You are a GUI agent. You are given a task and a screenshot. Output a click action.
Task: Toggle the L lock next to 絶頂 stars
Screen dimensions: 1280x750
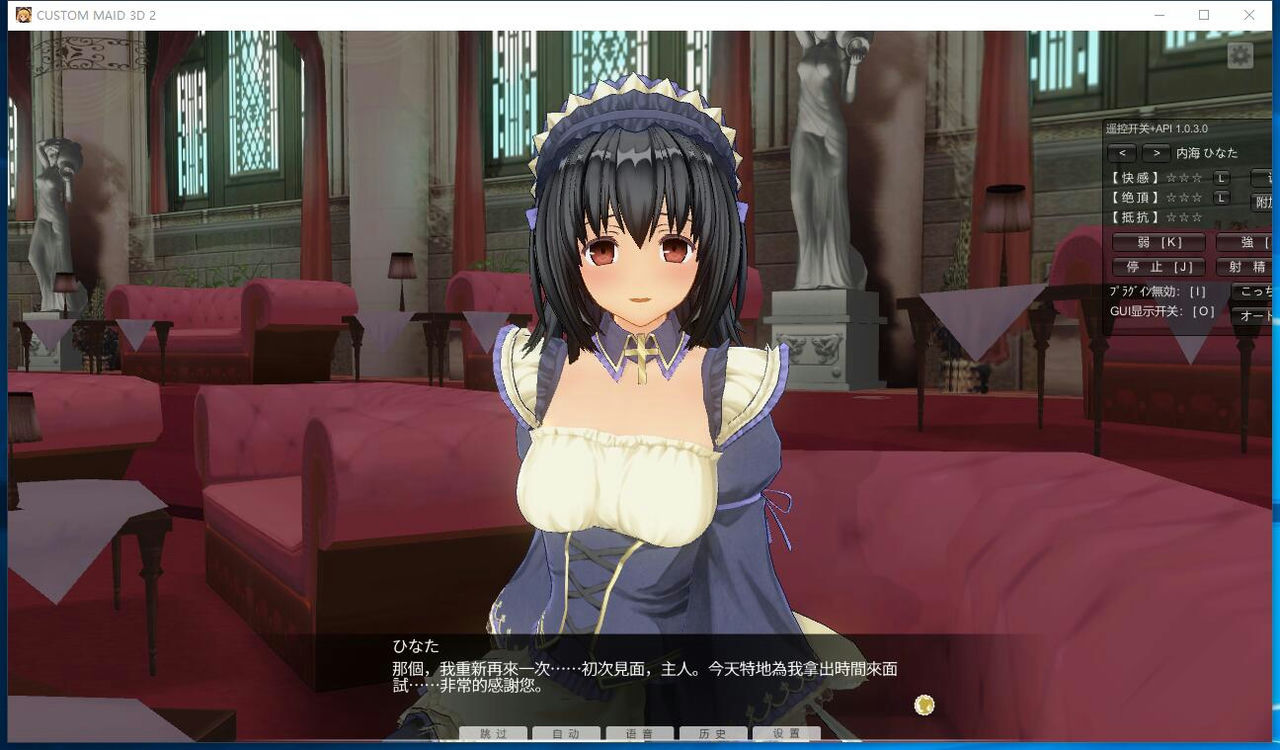click(1220, 198)
